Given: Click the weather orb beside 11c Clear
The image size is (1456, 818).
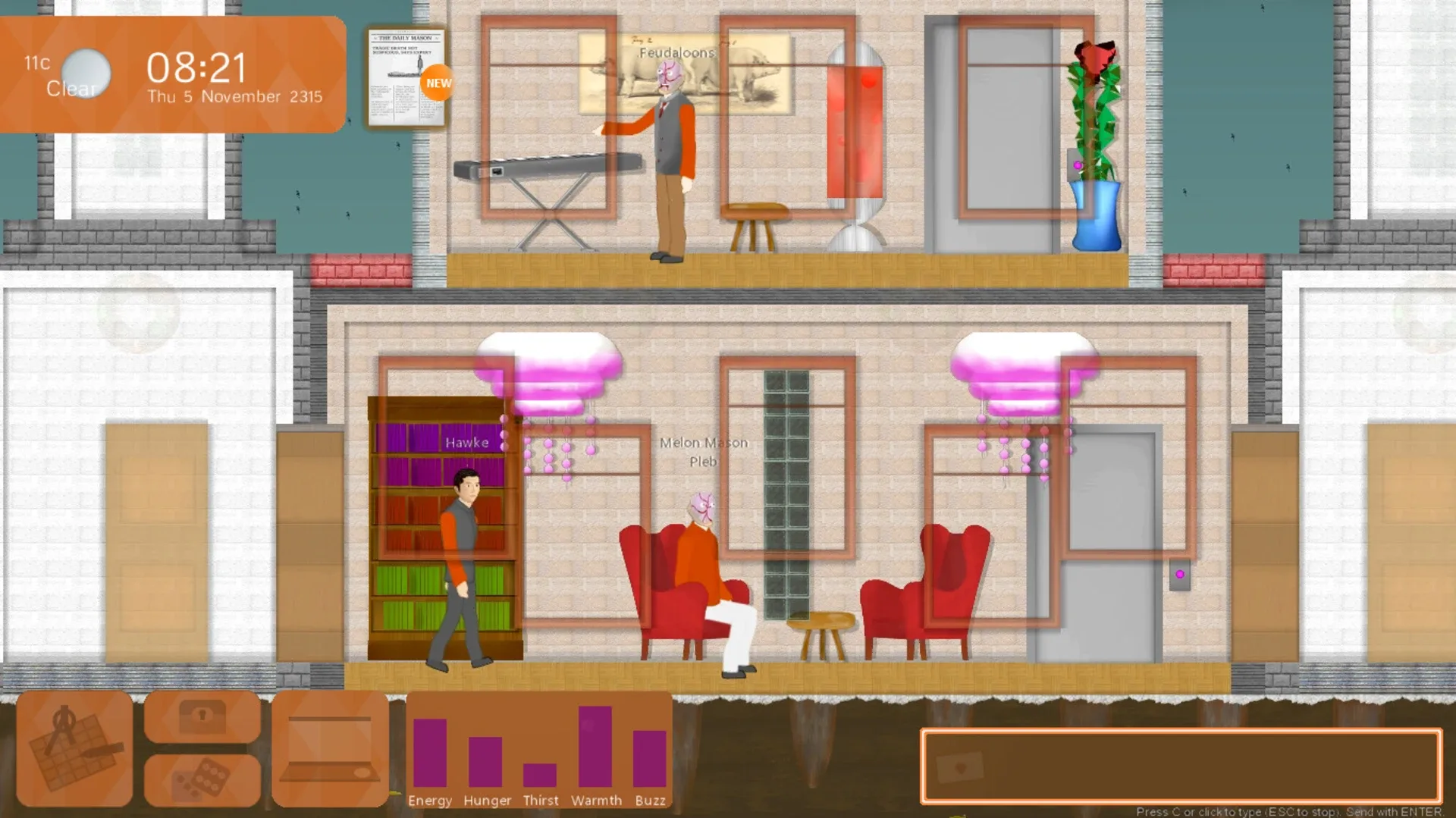Looking at the screenshot, I should [x=86, y=73].
